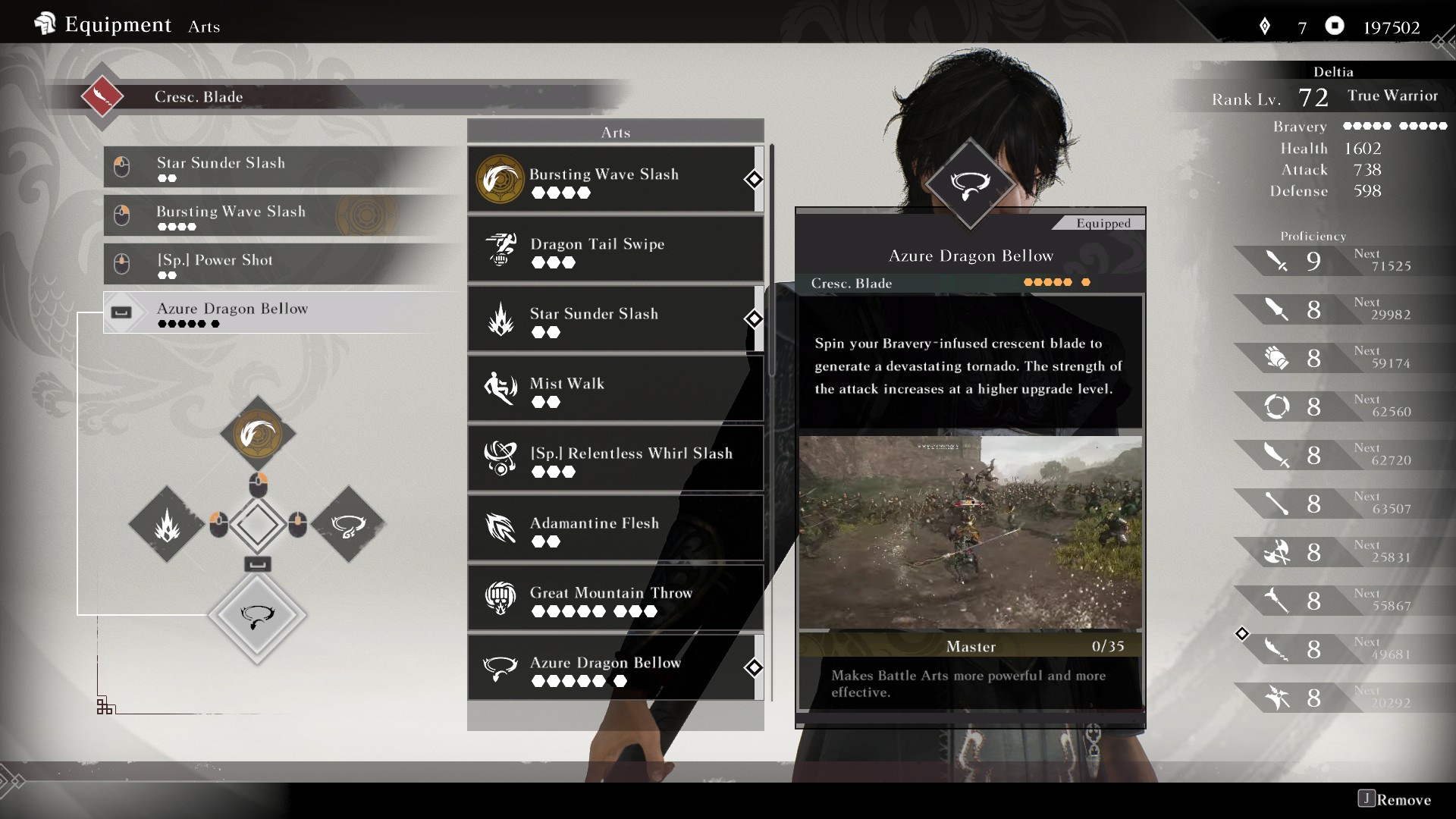The image size is (1456, 819).
Task: Select the large bottom diamond on the arts wheel
Action: (257, 616)
